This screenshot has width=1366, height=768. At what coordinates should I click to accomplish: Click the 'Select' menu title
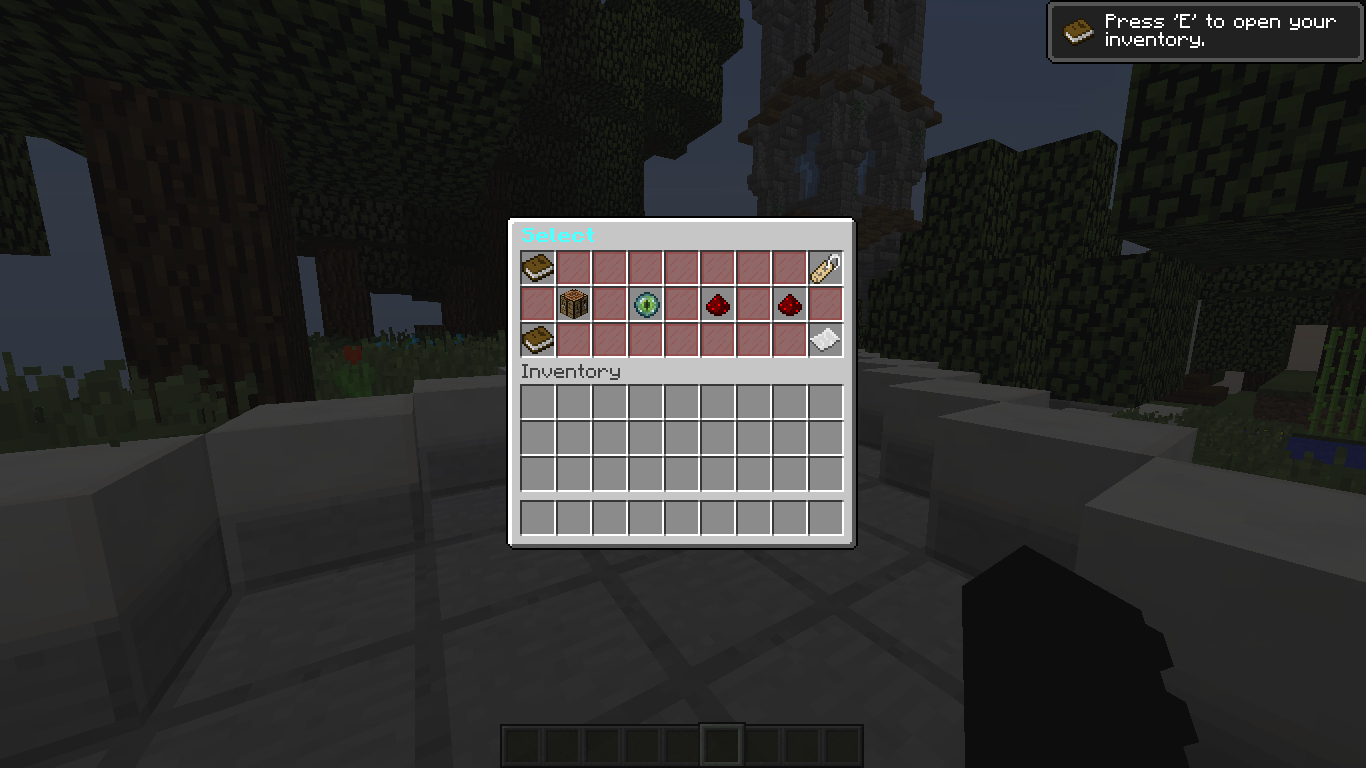coord(558,234)
